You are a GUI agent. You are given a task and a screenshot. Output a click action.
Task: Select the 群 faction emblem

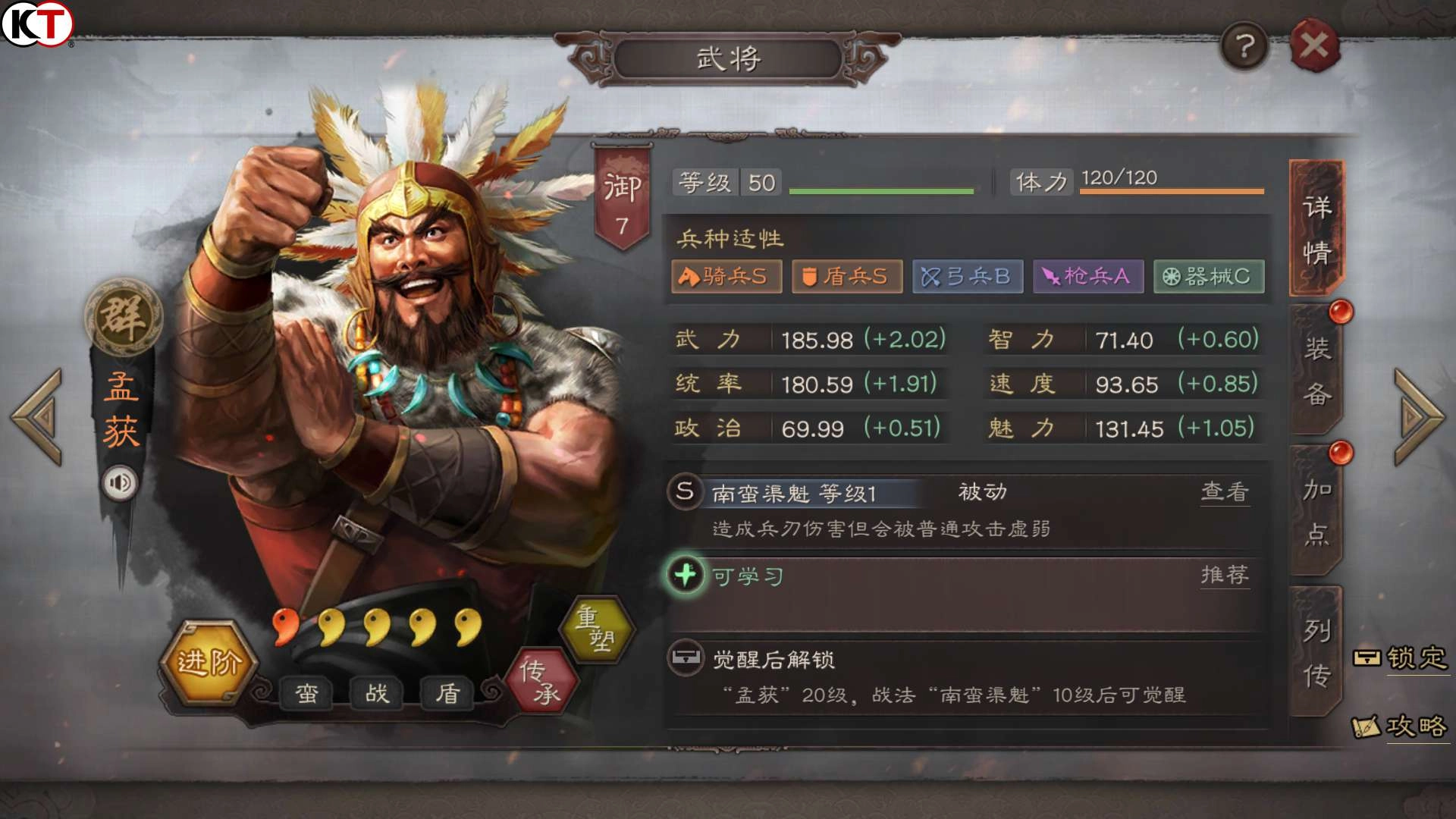point(121,318)
